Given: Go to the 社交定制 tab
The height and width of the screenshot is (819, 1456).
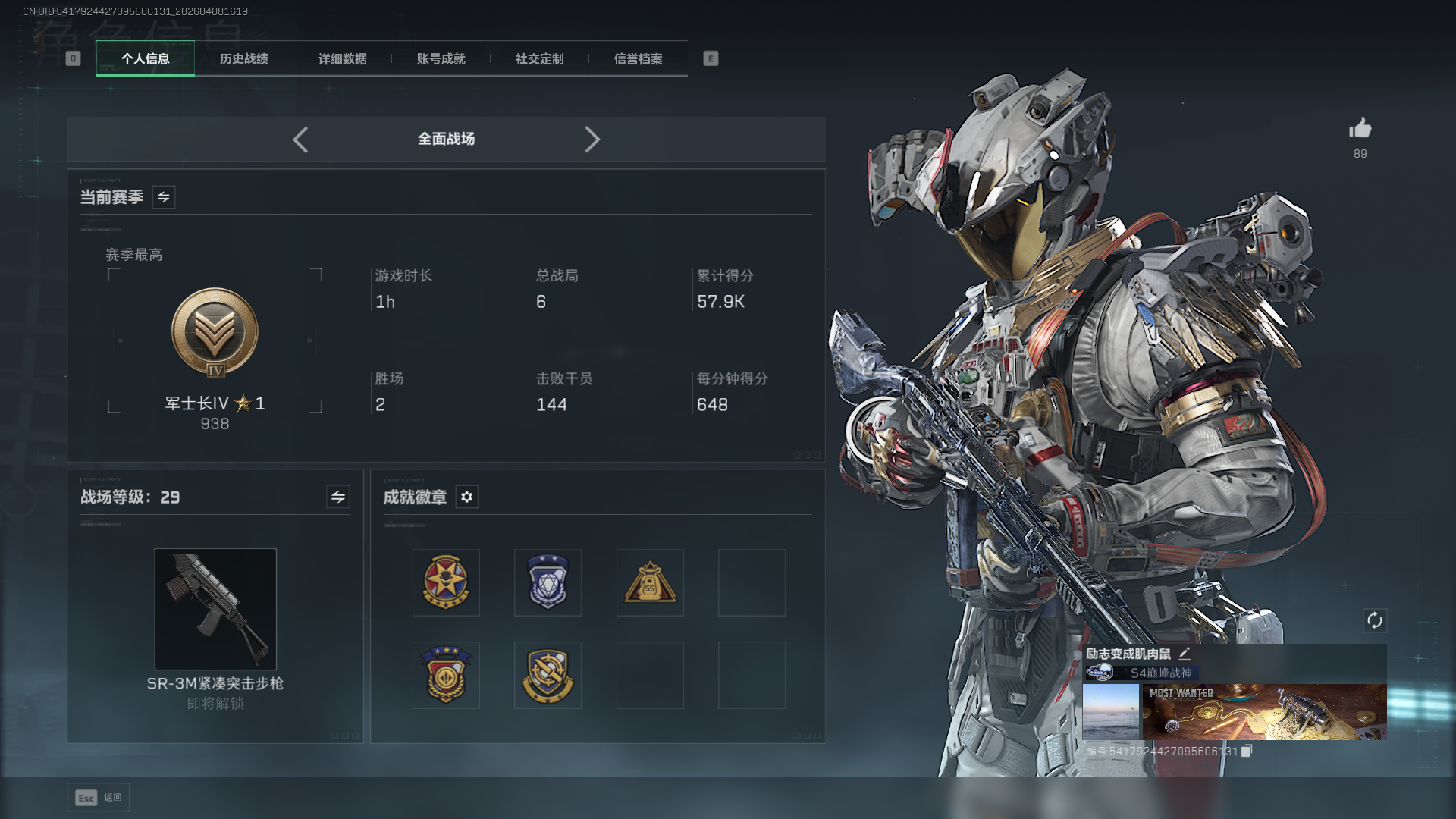Looking at the screenshot, I should point(539,59).
